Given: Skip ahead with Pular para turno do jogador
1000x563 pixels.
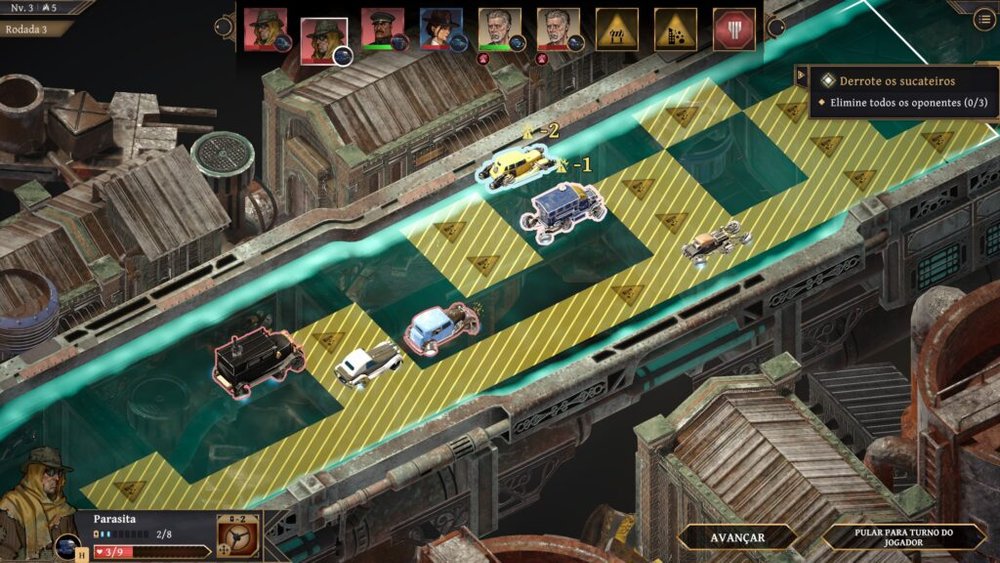Looking at the screenshot, I should (x=904, y=537).
